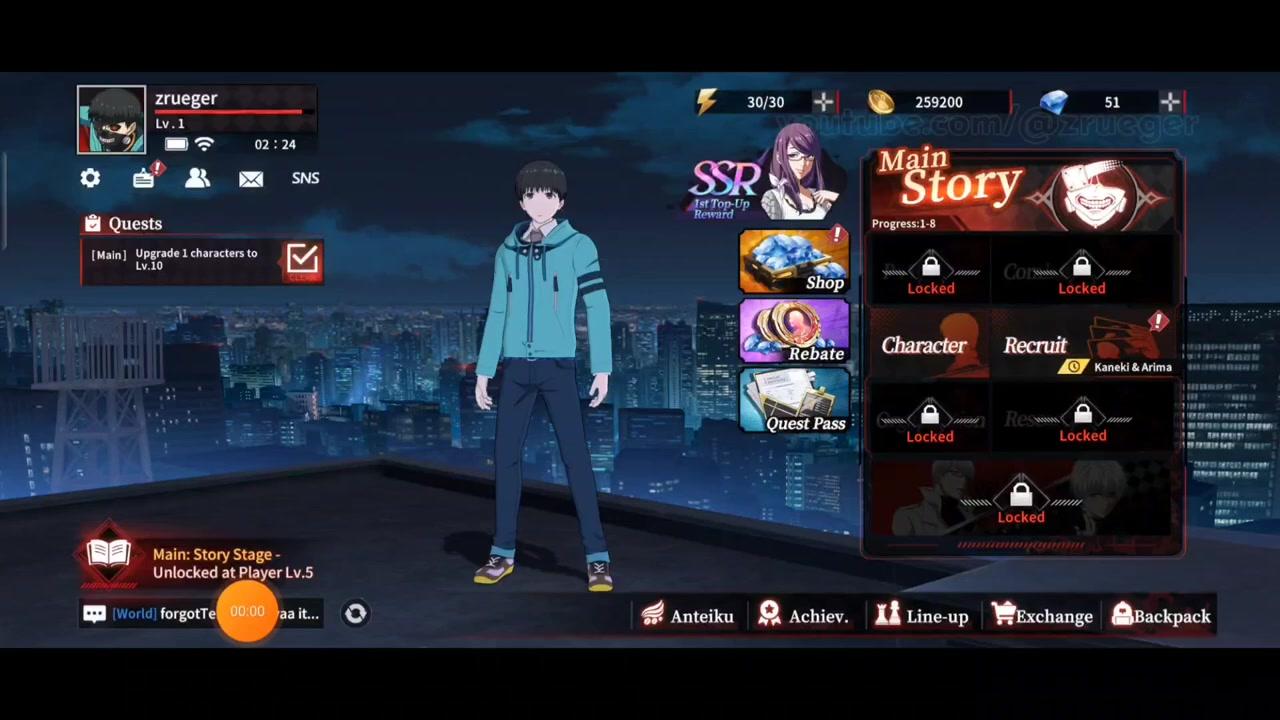1280x720 pixels.
Task: Open the mail envelope icon
Action: click(x=251, y=178)
